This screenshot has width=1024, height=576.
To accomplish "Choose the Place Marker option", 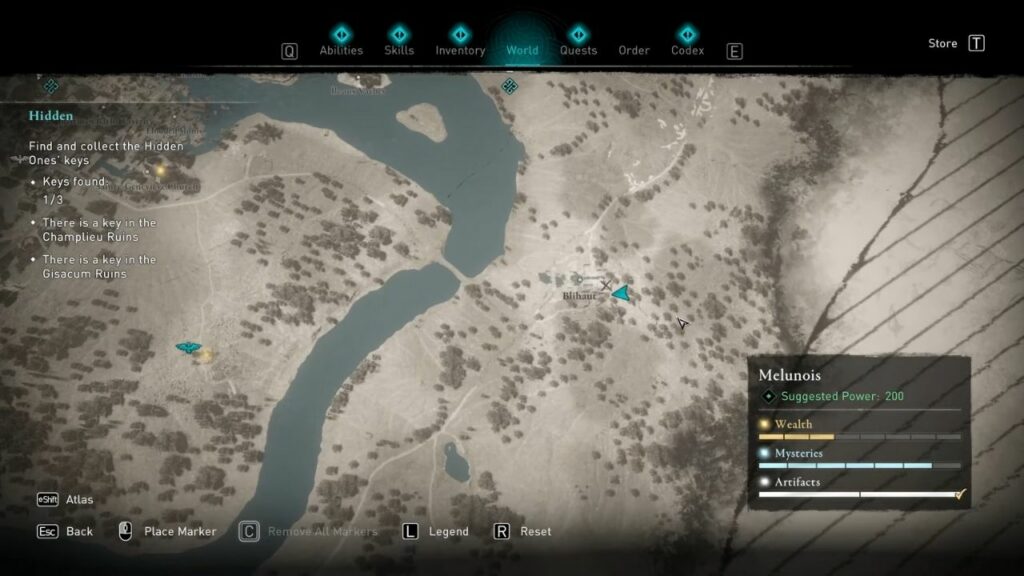I will pyautogui.click(x=180, y=531).
